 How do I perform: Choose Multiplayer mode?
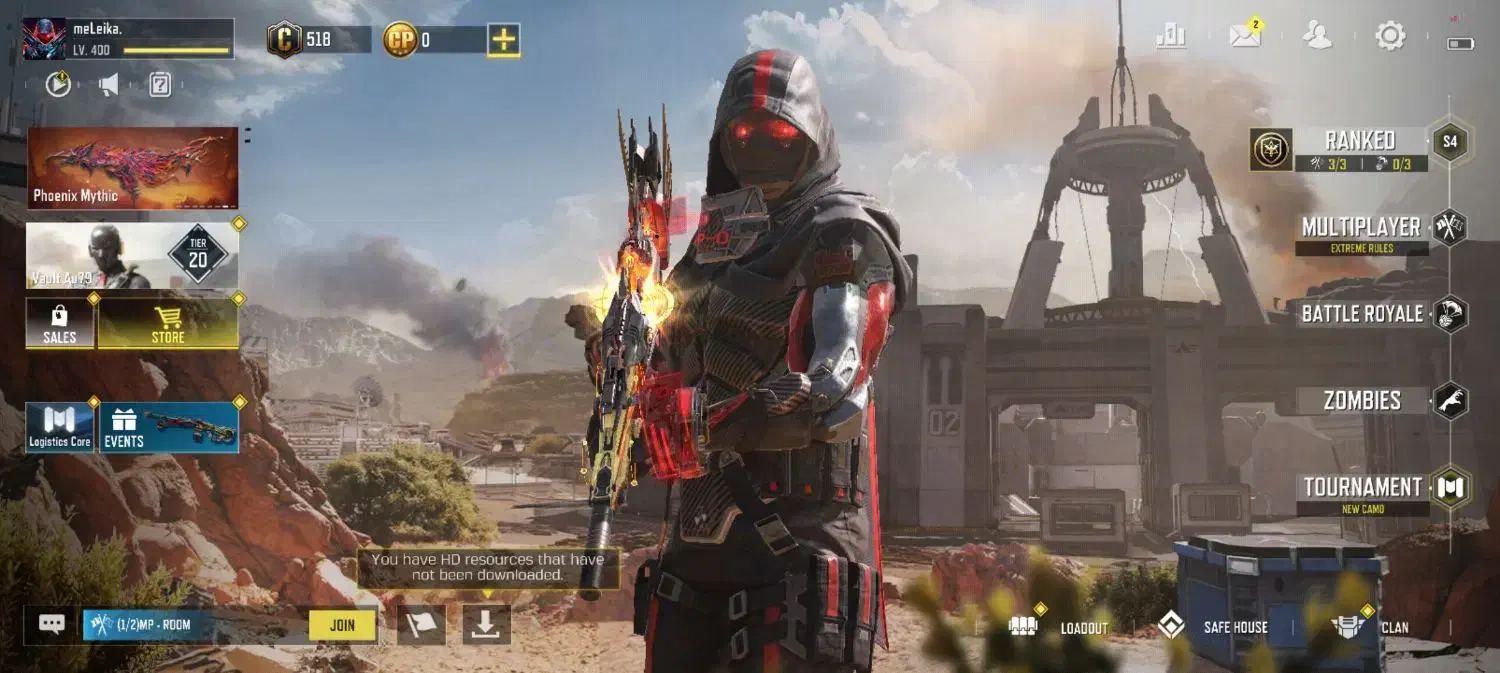(1361, 228)
